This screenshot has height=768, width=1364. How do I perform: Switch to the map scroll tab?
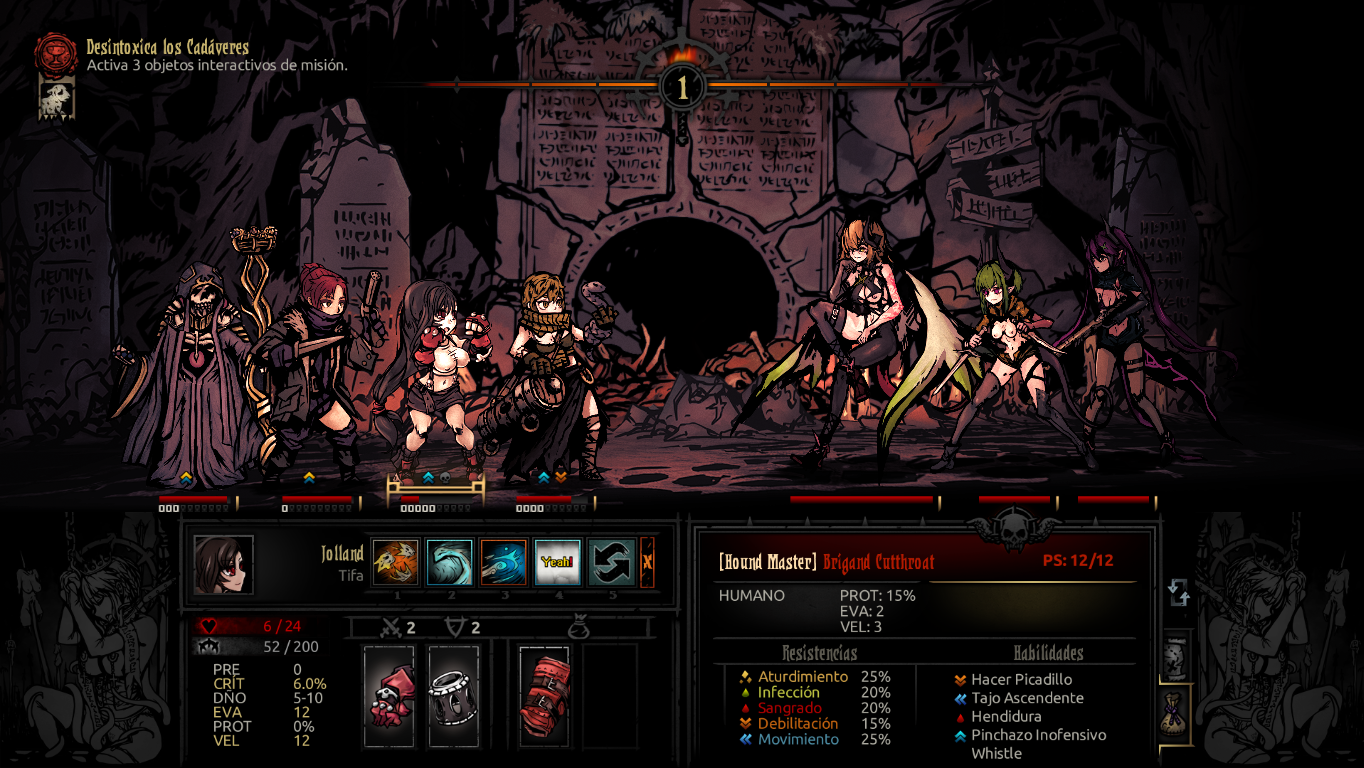1178,656
